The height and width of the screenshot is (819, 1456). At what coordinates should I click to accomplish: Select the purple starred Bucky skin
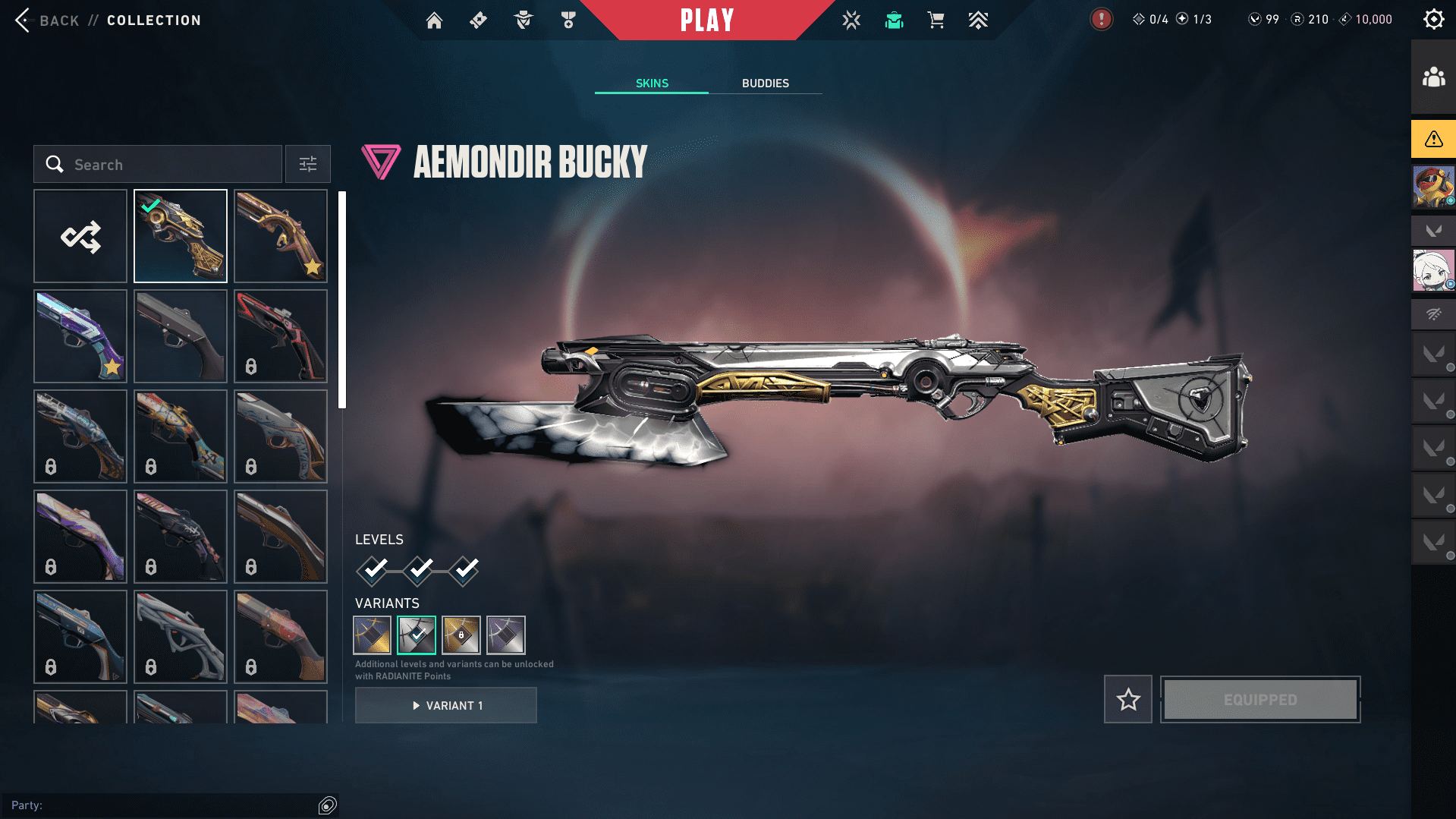pos(80,337)
